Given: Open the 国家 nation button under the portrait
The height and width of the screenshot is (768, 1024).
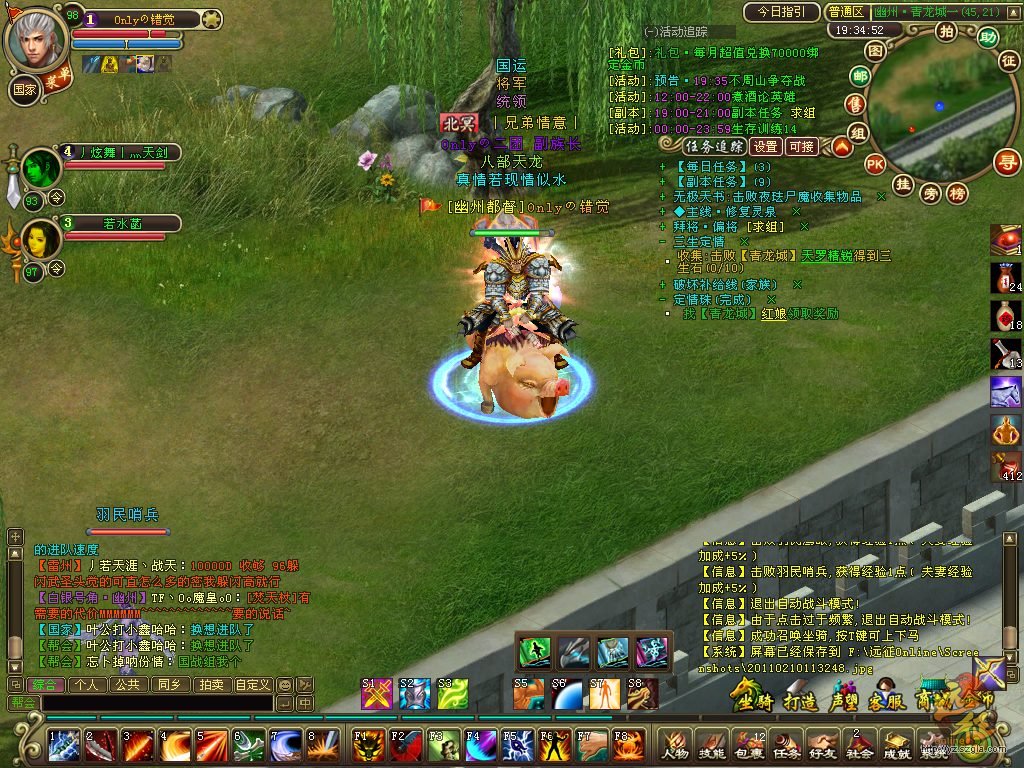Looking at the screenshot, I should coord(24,88).
